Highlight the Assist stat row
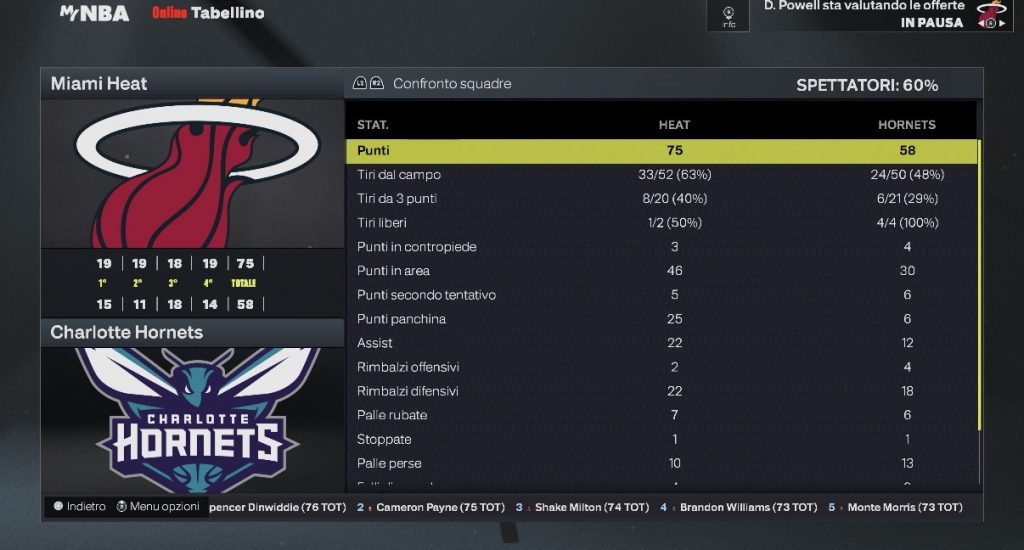 [660, 343]
